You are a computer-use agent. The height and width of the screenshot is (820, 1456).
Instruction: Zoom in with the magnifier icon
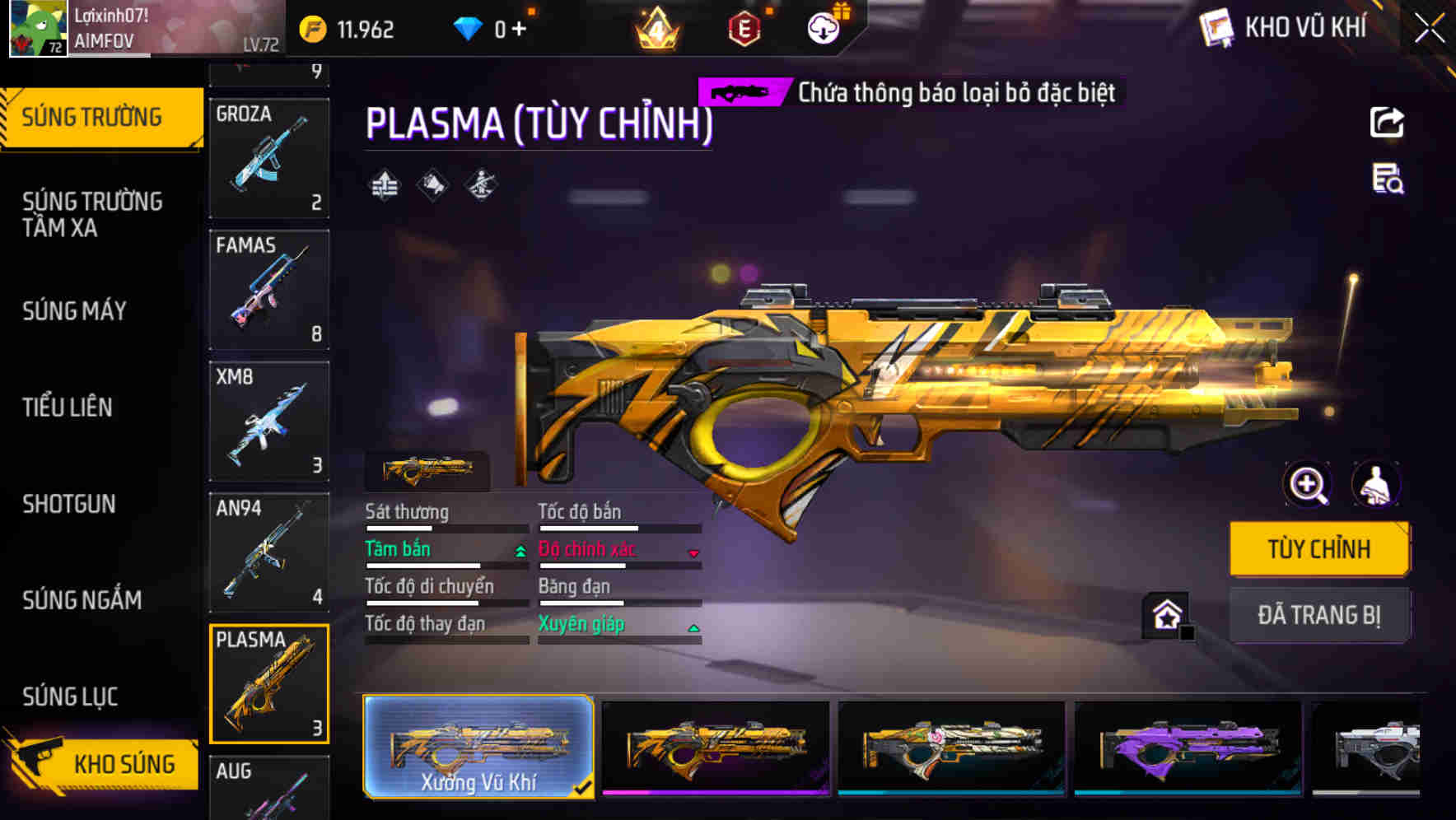[x=1308, y=484]
